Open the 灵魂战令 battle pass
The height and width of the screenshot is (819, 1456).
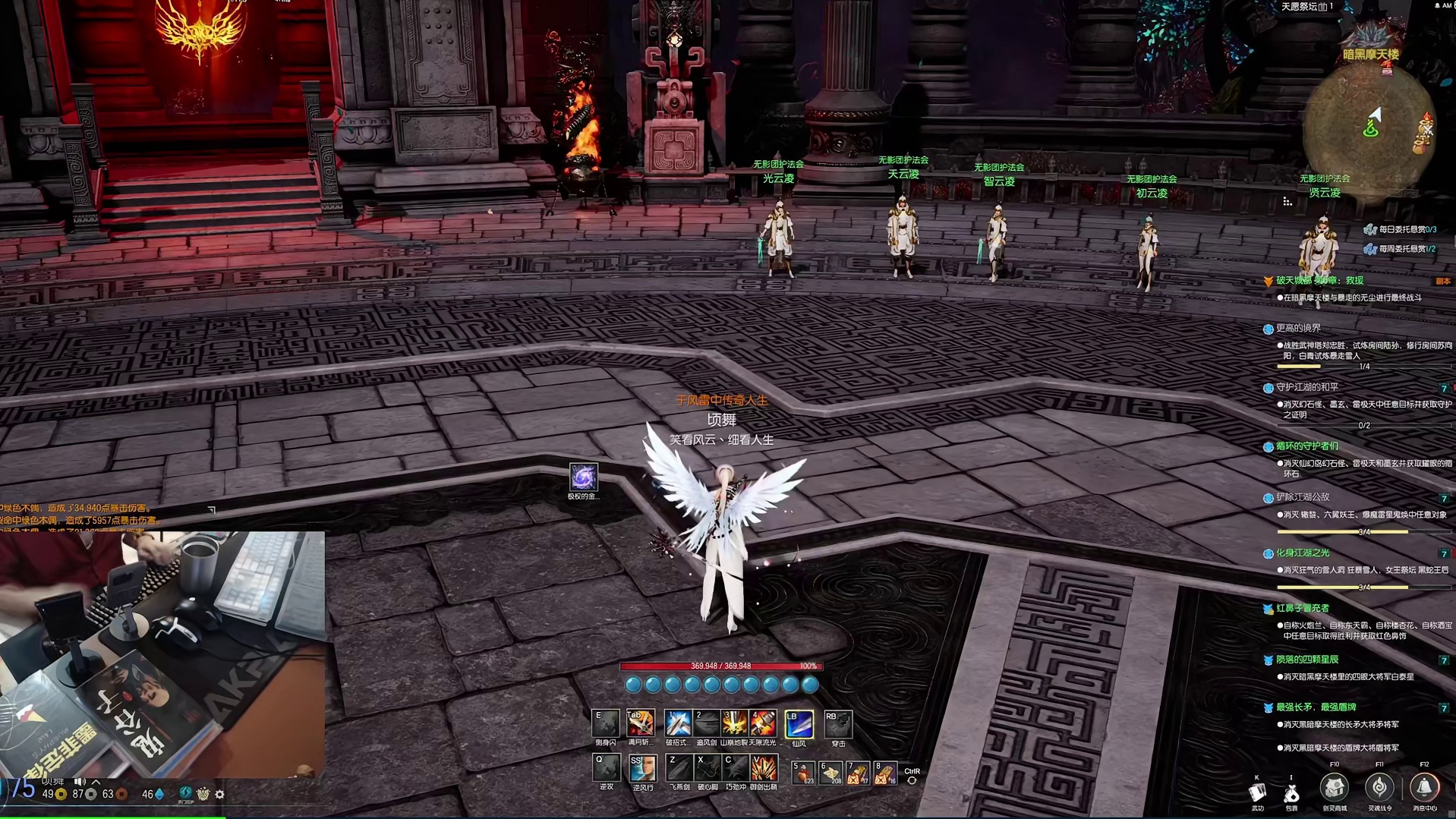[1379, 788]
